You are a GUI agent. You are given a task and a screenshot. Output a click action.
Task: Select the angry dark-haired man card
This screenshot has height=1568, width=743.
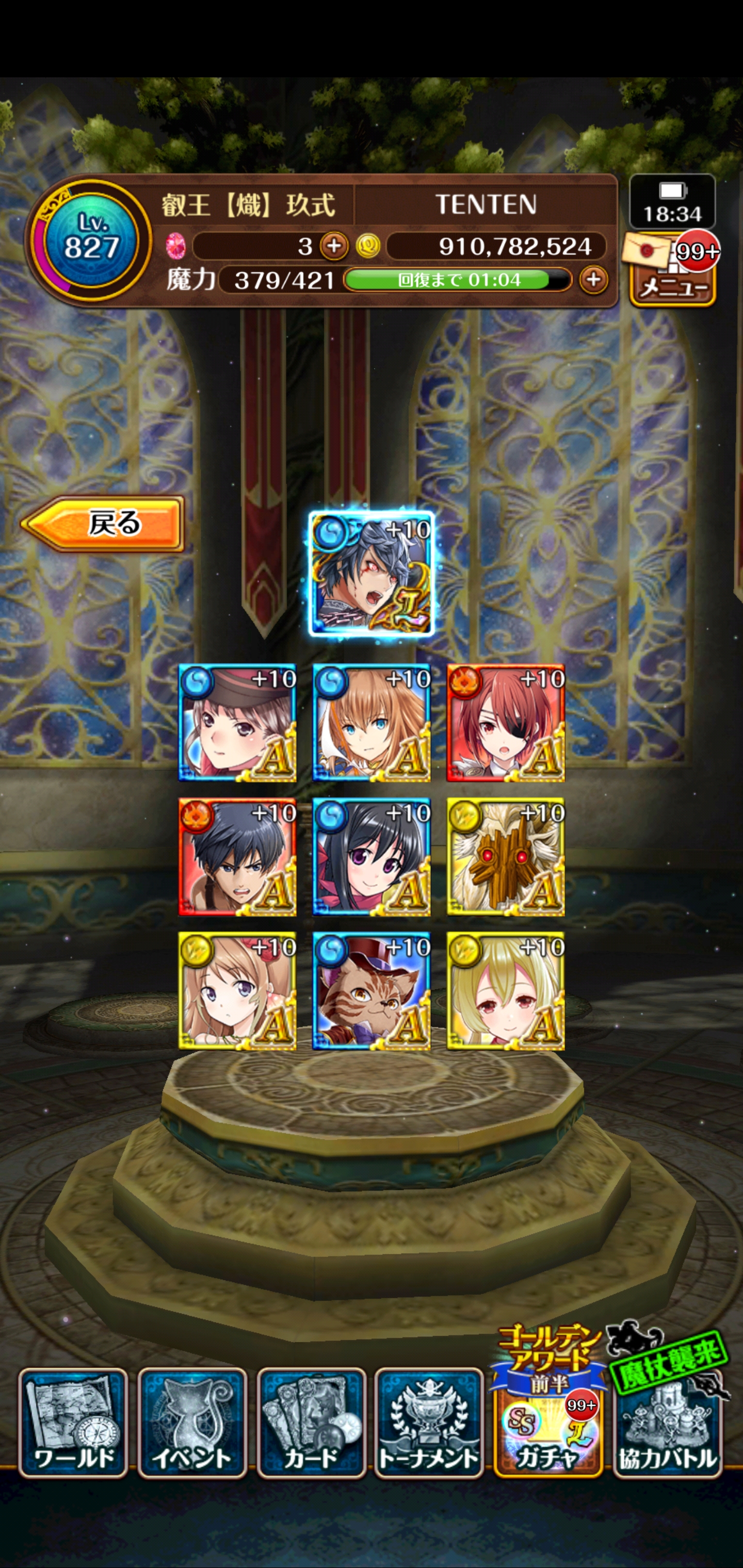[x=237, y=856]
